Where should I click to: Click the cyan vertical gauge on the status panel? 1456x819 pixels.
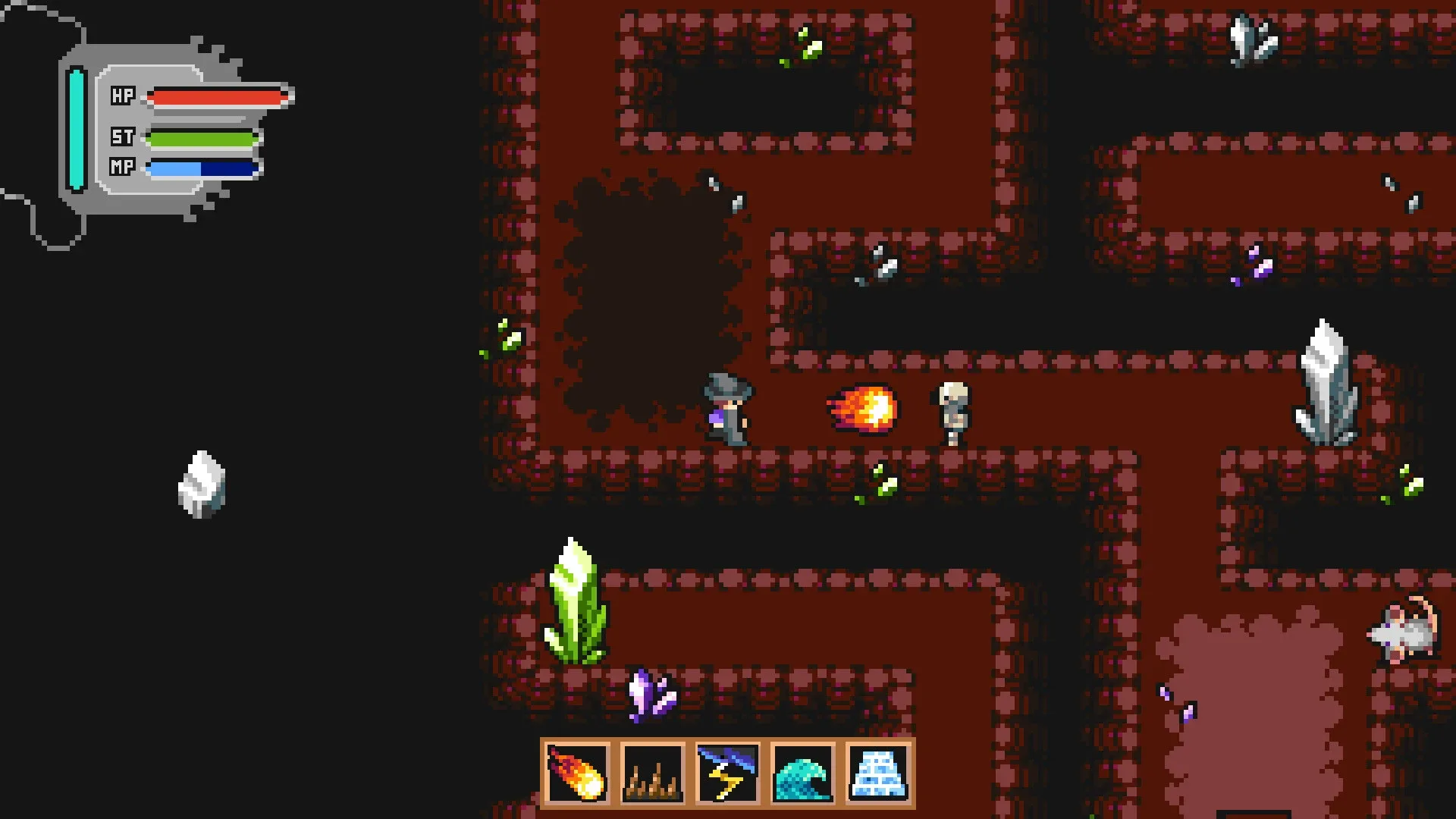click(74, 127)
